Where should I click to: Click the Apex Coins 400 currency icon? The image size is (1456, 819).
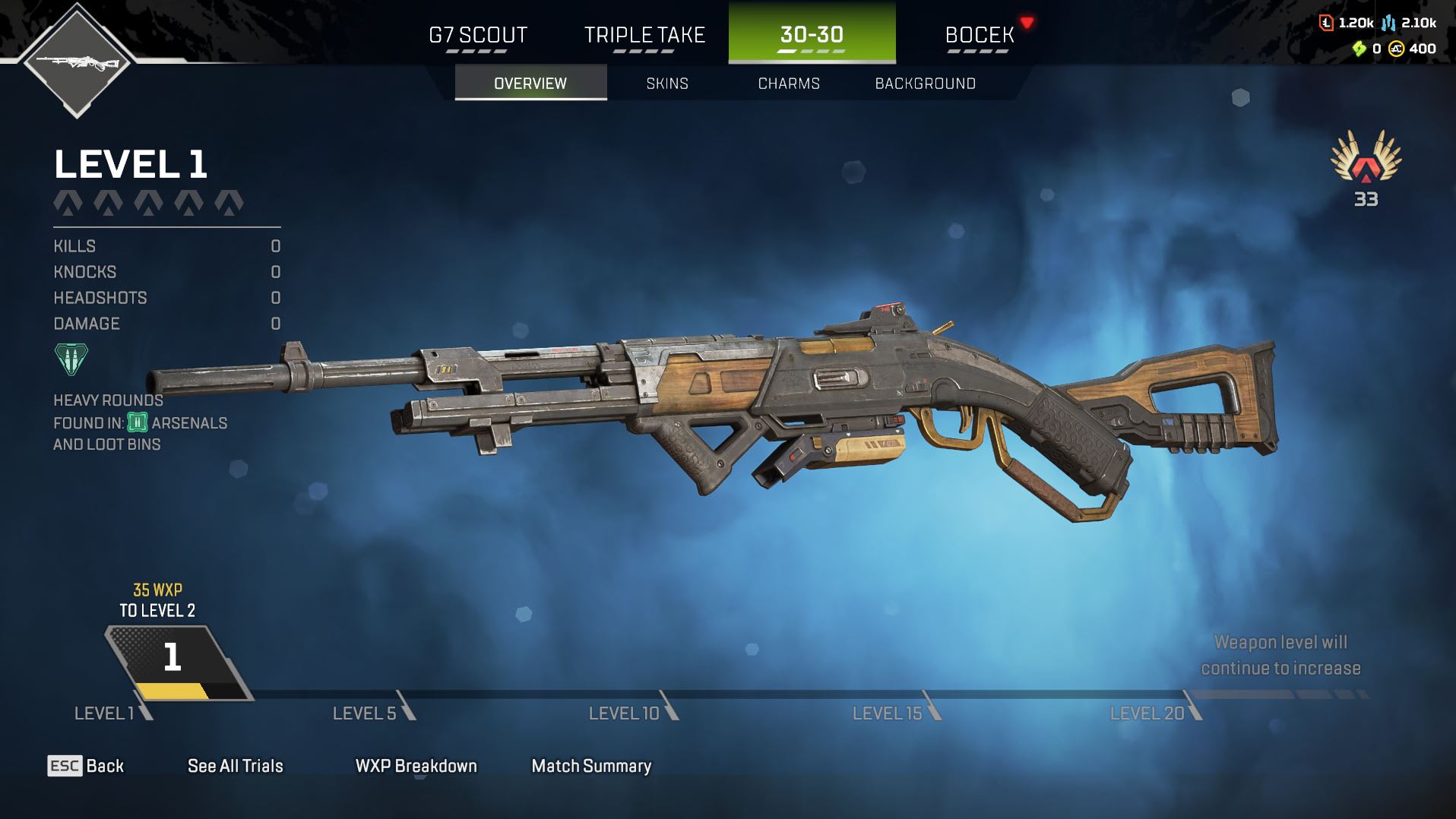1396,49
